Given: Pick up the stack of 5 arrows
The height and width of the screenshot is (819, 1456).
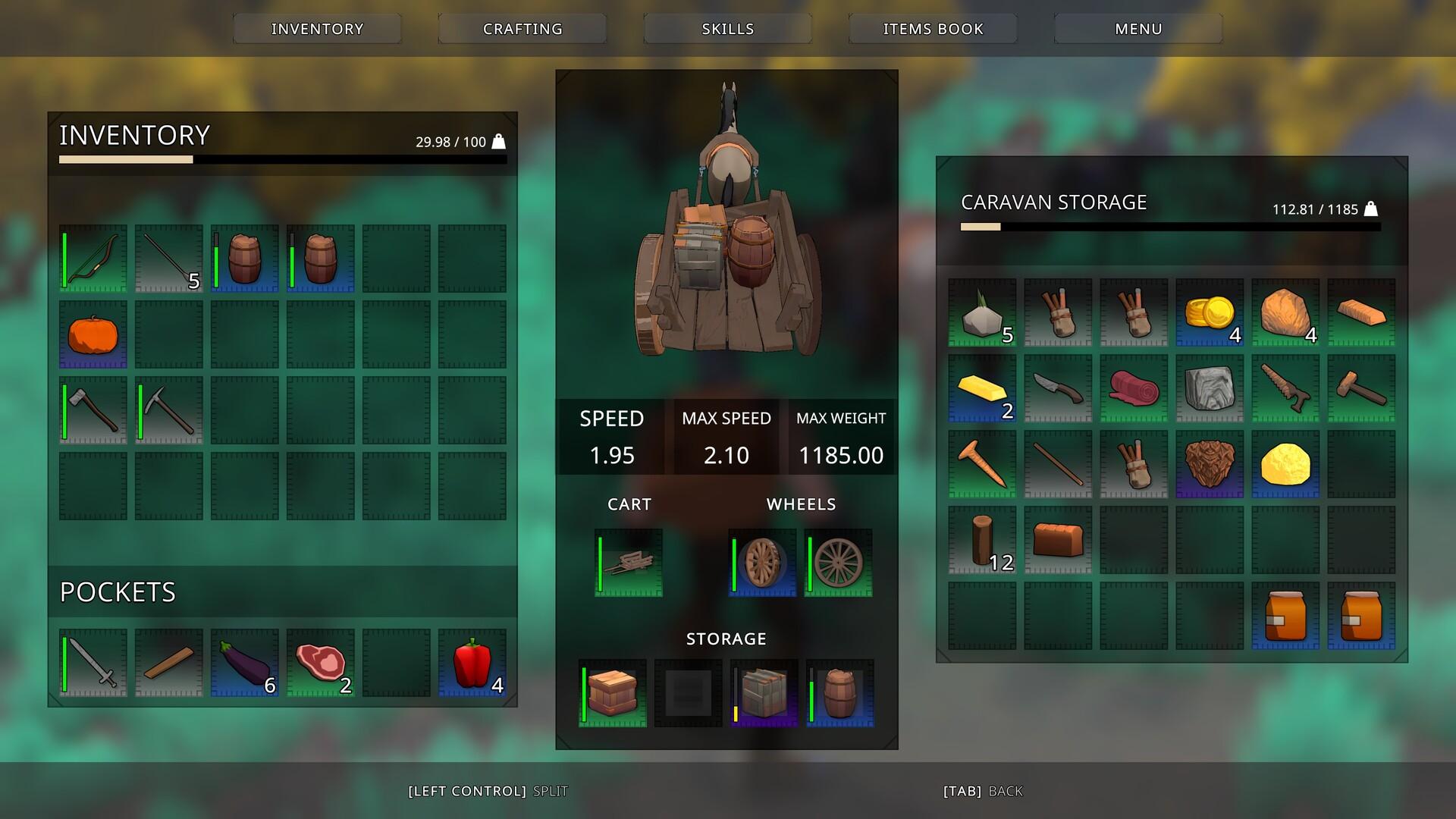Looking at the screenshot, I should 168,258.
